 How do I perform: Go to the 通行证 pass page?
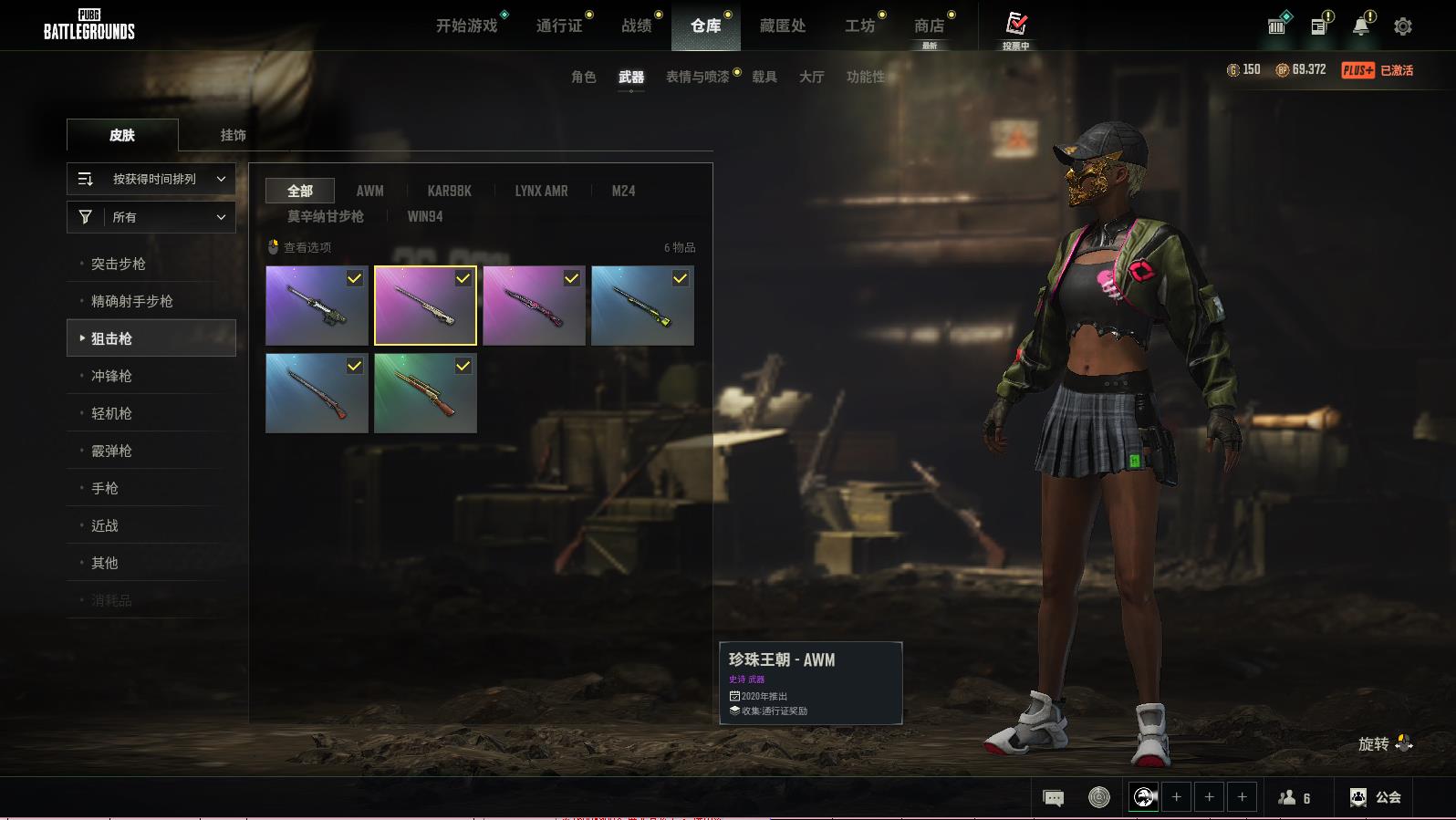[559, 26]
